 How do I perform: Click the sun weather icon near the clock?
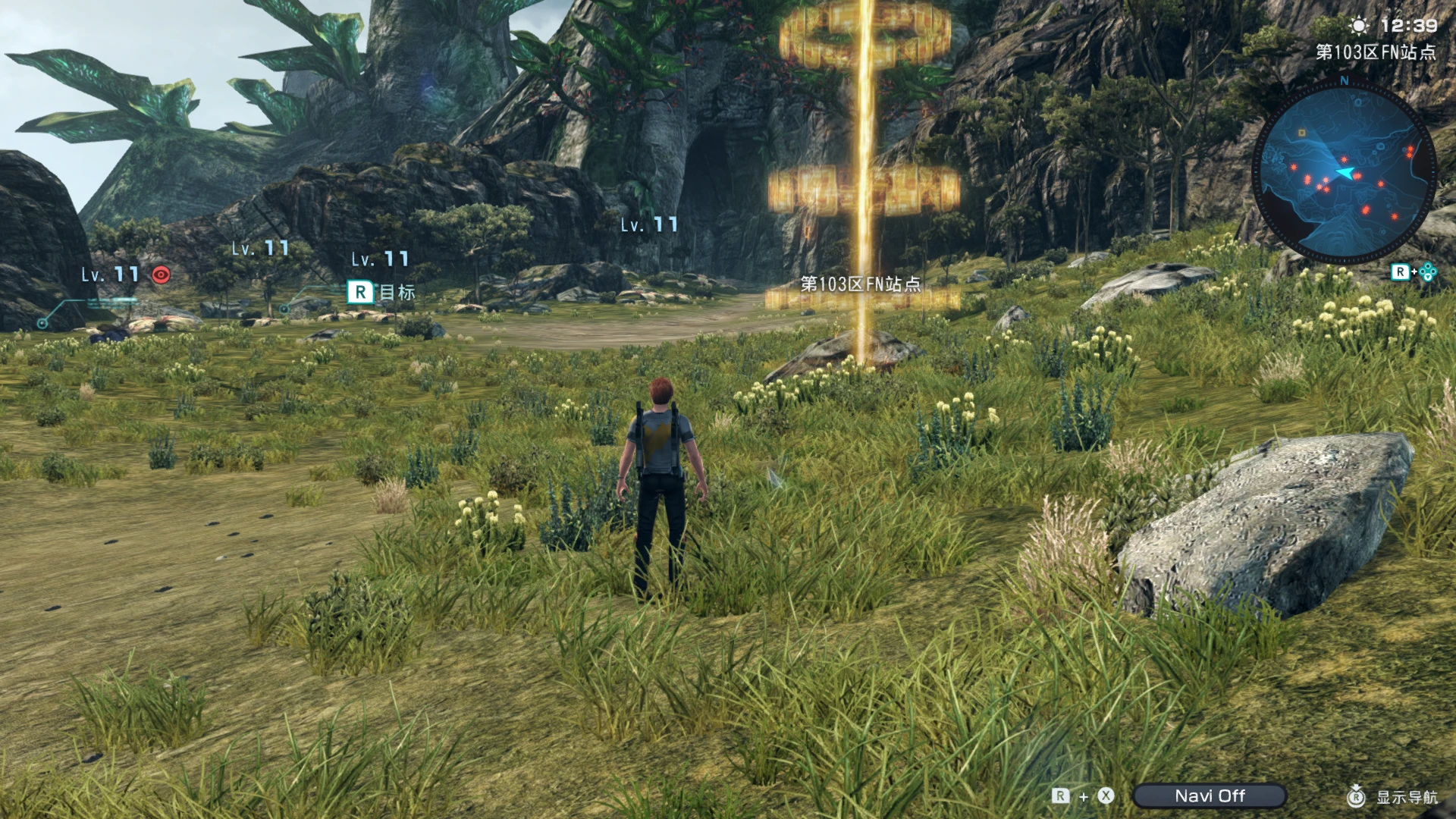1358,25
